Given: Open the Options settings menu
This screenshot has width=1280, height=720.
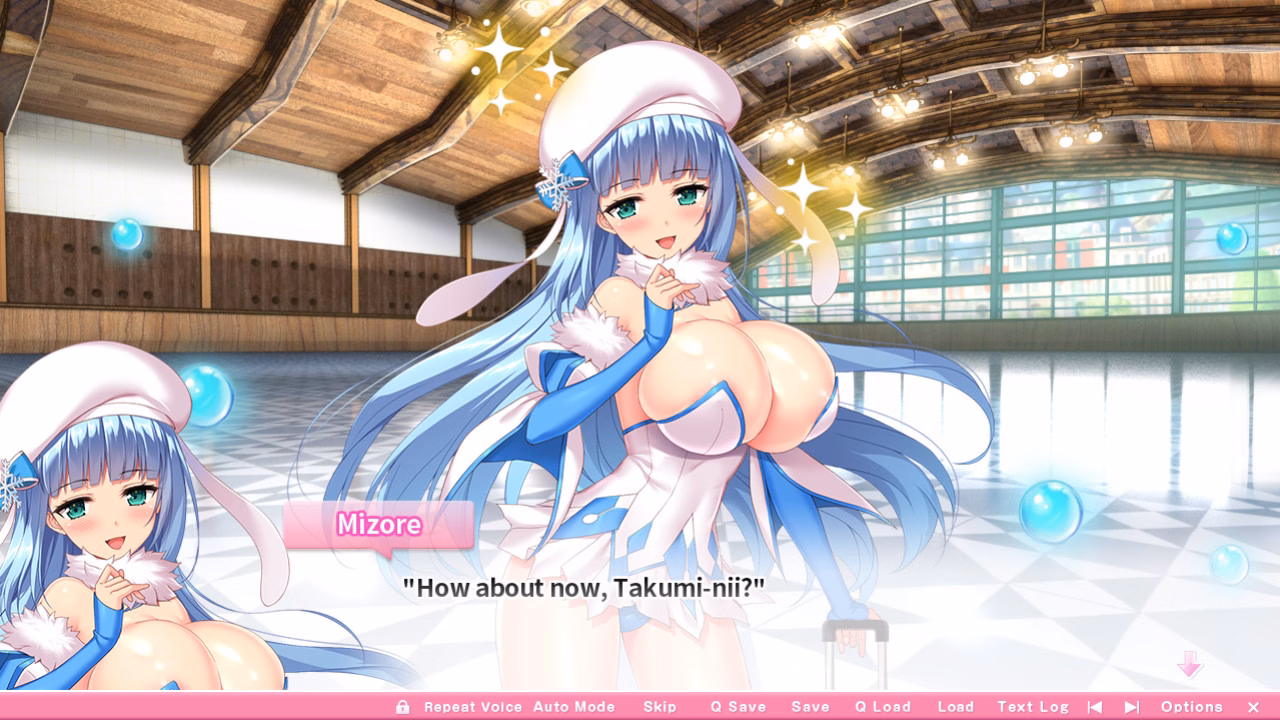Looking at the screenshot, I should point(1193,706).
